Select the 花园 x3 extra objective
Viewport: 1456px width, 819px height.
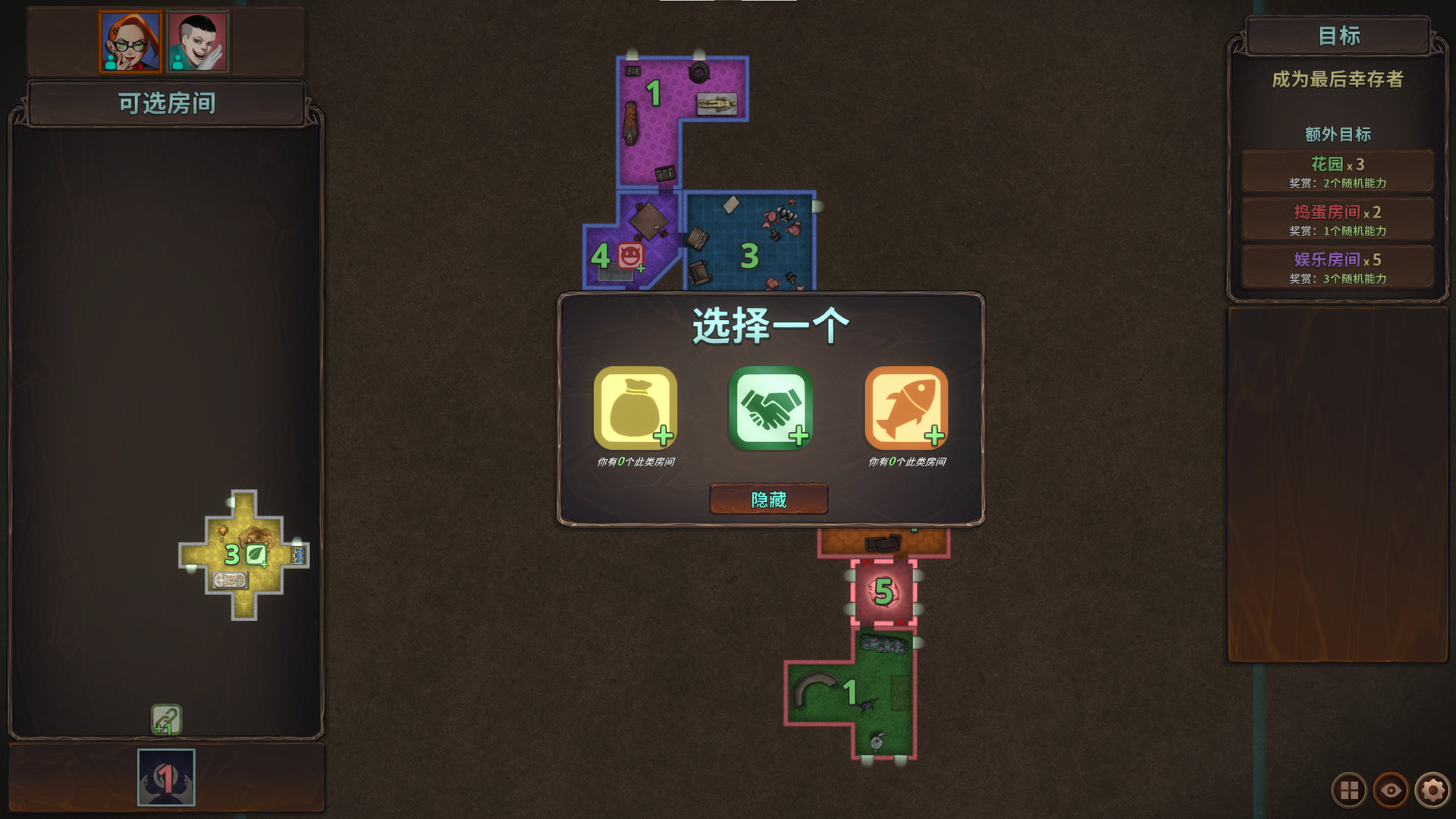point(1337,171)
